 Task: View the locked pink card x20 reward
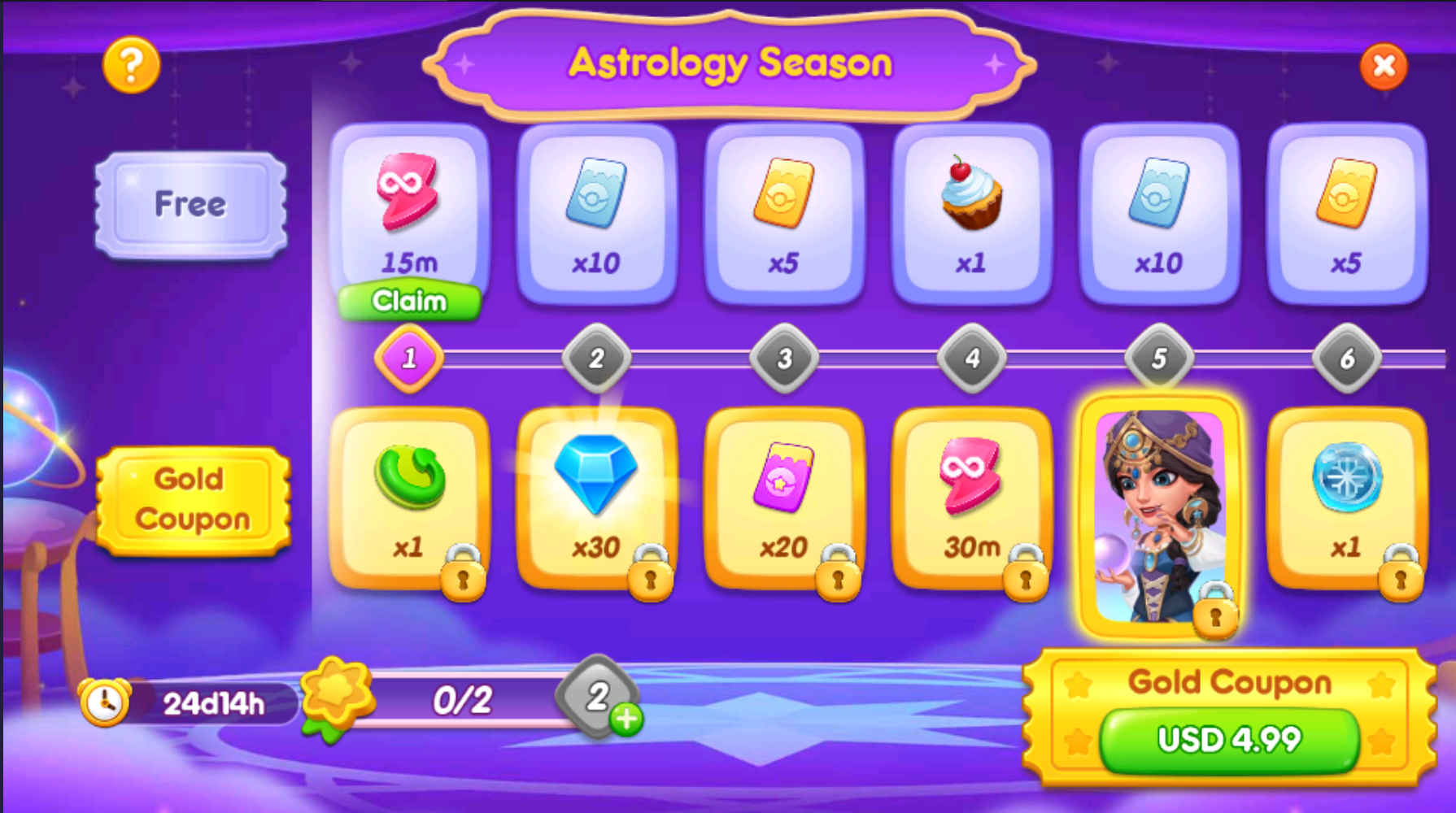coord(783,498)
